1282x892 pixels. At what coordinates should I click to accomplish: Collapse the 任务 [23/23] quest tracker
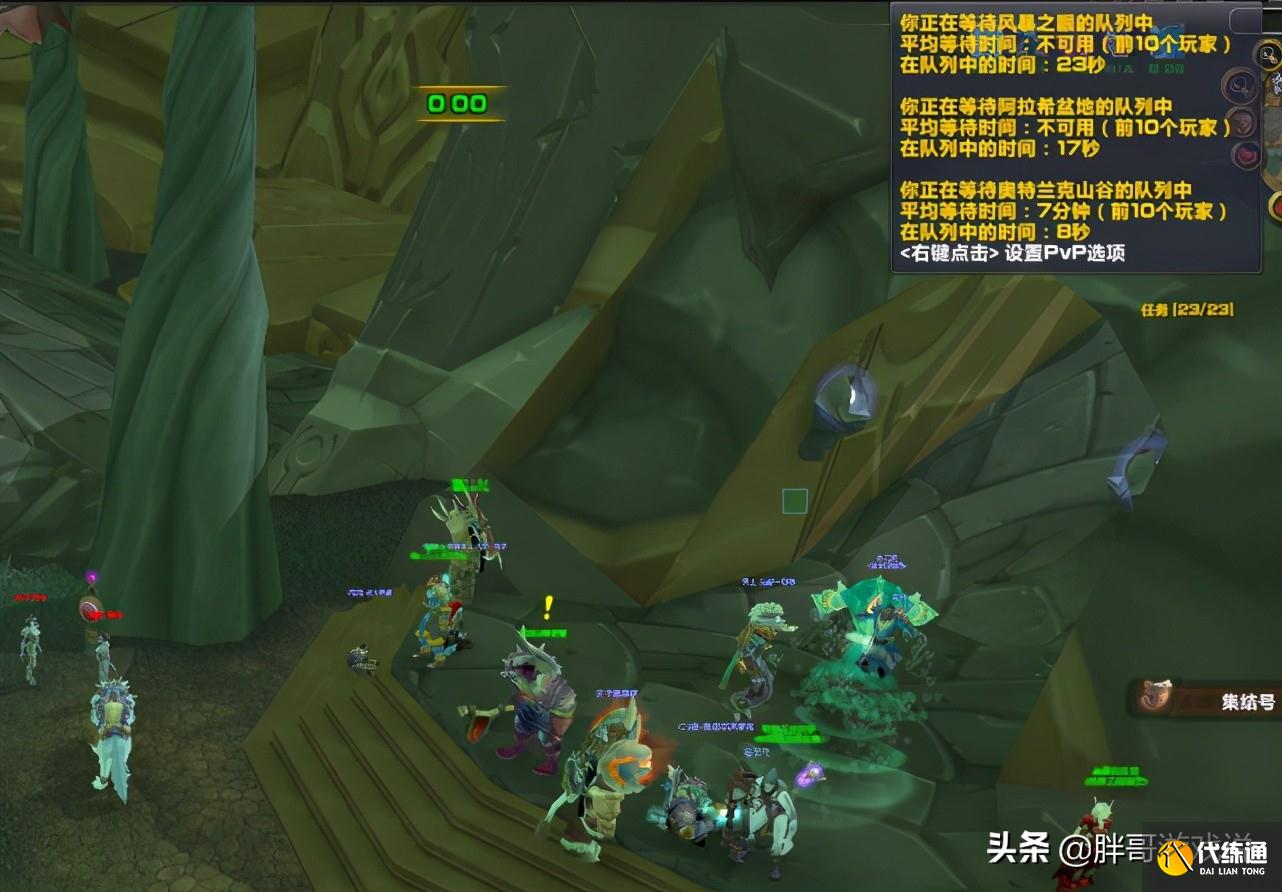click(1190, 311)
